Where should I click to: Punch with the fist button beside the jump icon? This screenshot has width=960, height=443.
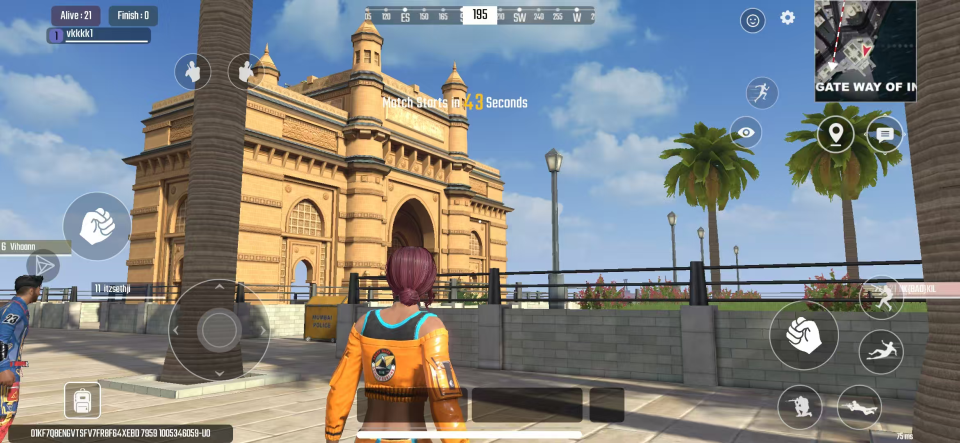pyautogui.click(x=803, y=335)
